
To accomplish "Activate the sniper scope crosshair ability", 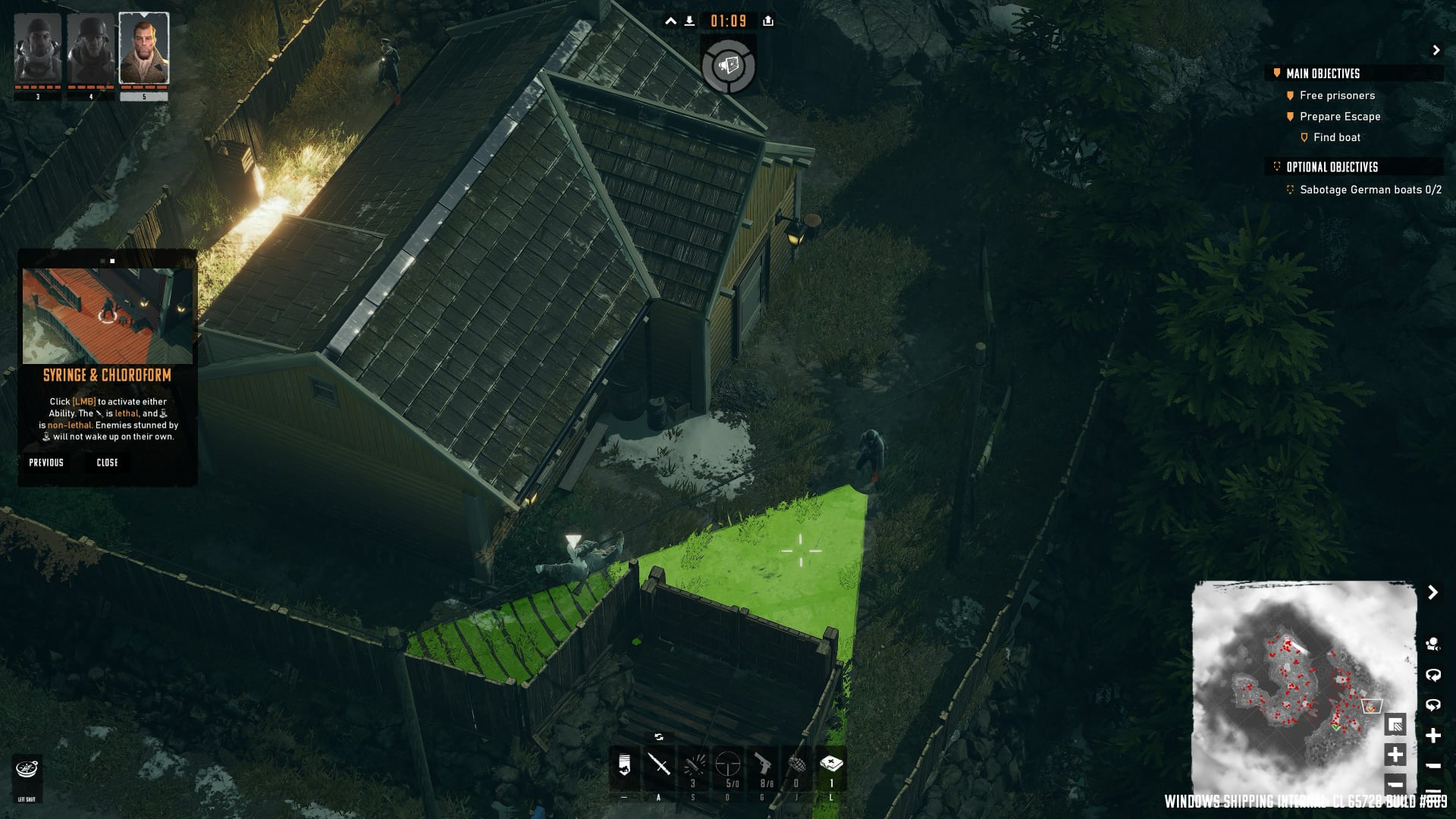I will (728, 764).
